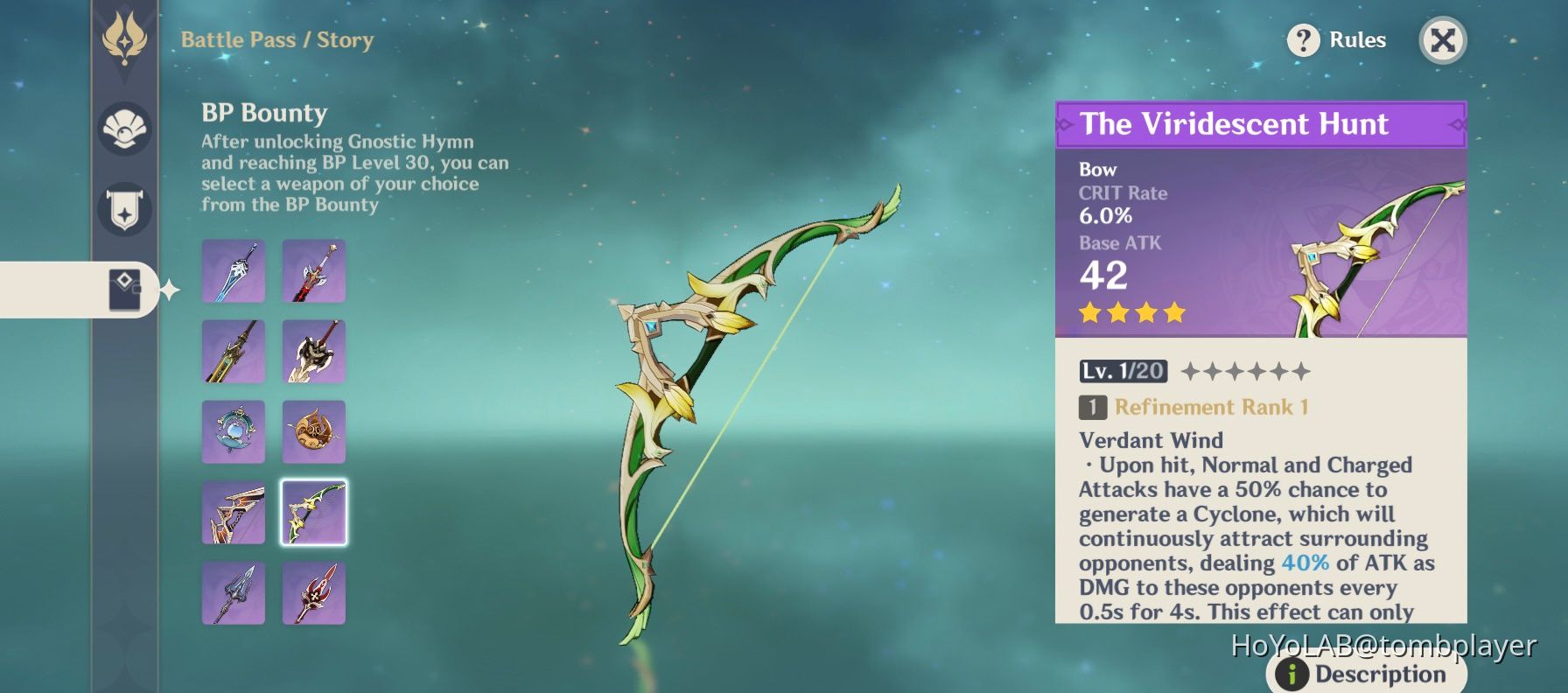
Task: Select the currently highlighted Viridescent Hunt bow
Action: [313, 512]
